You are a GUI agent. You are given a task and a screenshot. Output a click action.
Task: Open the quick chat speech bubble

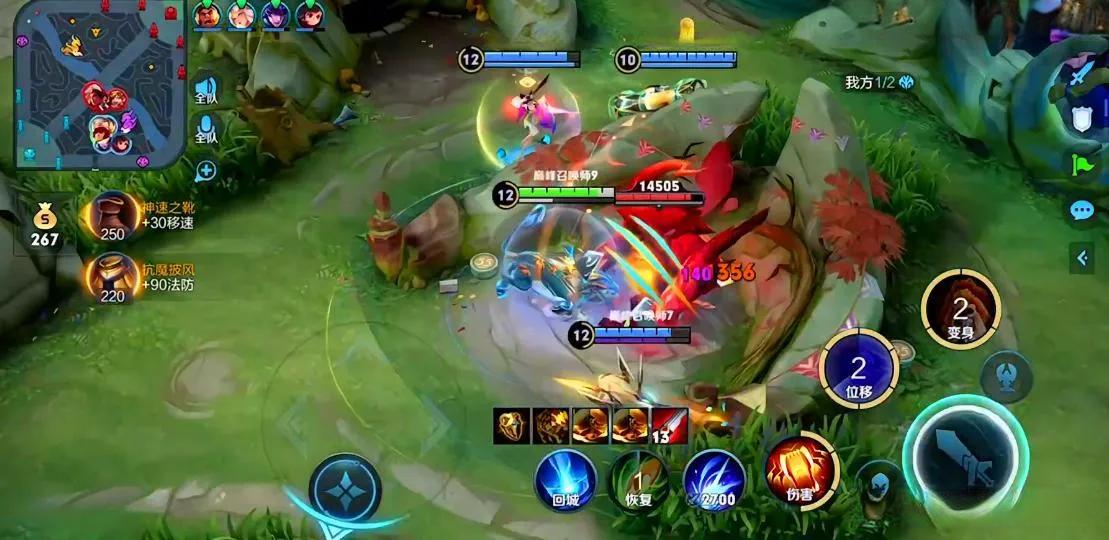click(1081, 210)
